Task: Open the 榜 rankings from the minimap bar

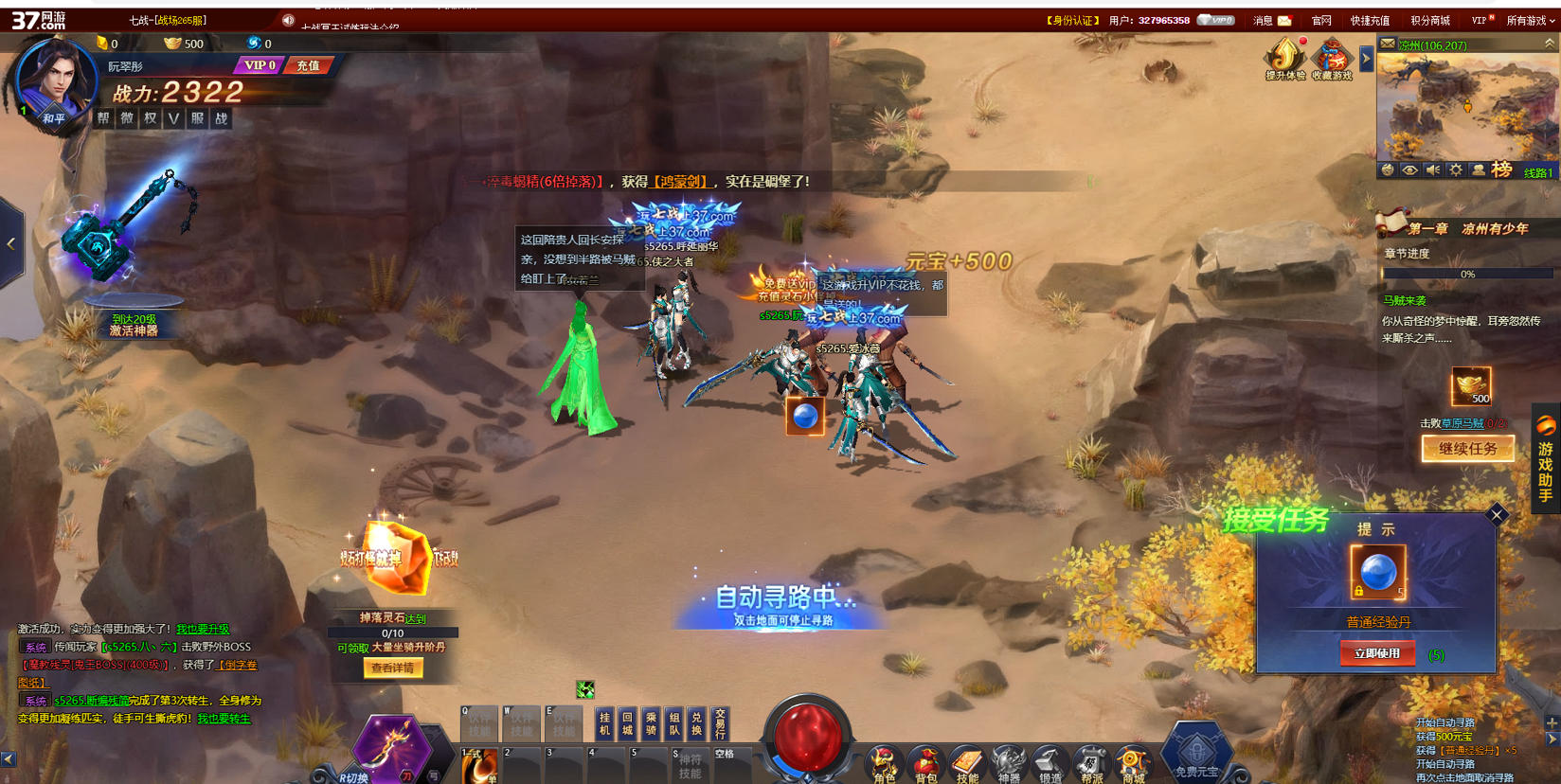Action: click(1501, 170)
